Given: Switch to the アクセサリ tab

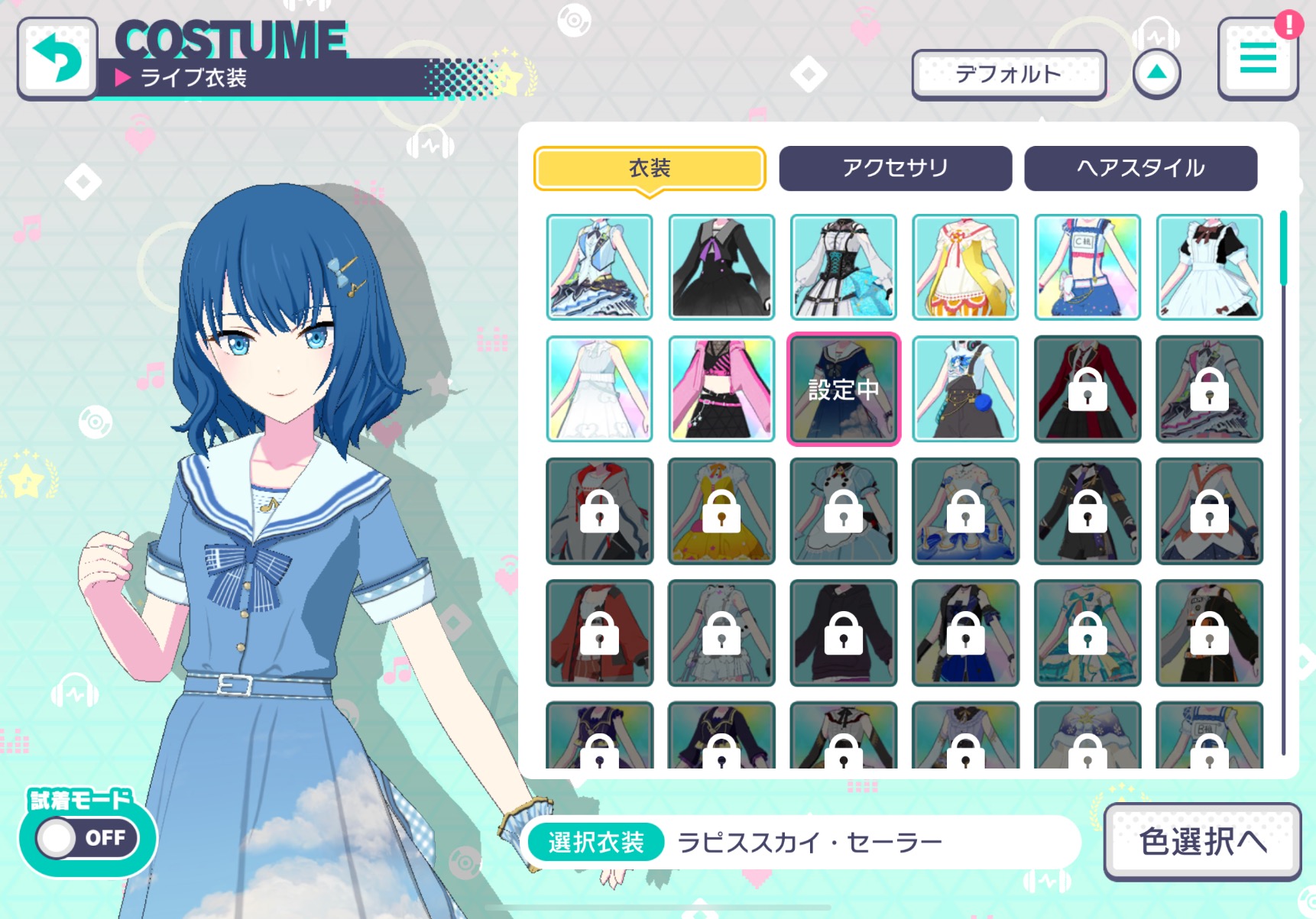Looking at the screenshot, I should tap(895, 168).
